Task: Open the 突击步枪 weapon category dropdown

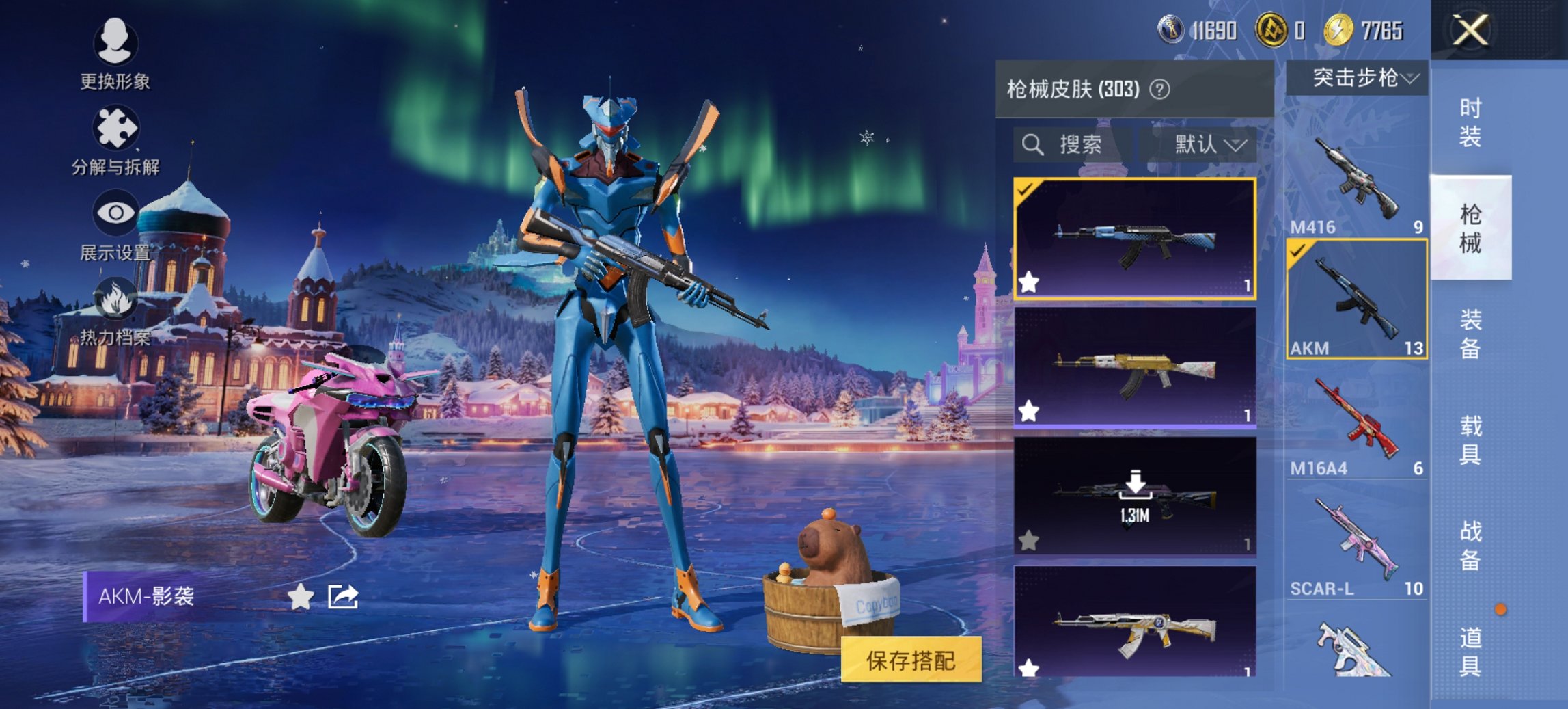Action: tap(1358, 77)
